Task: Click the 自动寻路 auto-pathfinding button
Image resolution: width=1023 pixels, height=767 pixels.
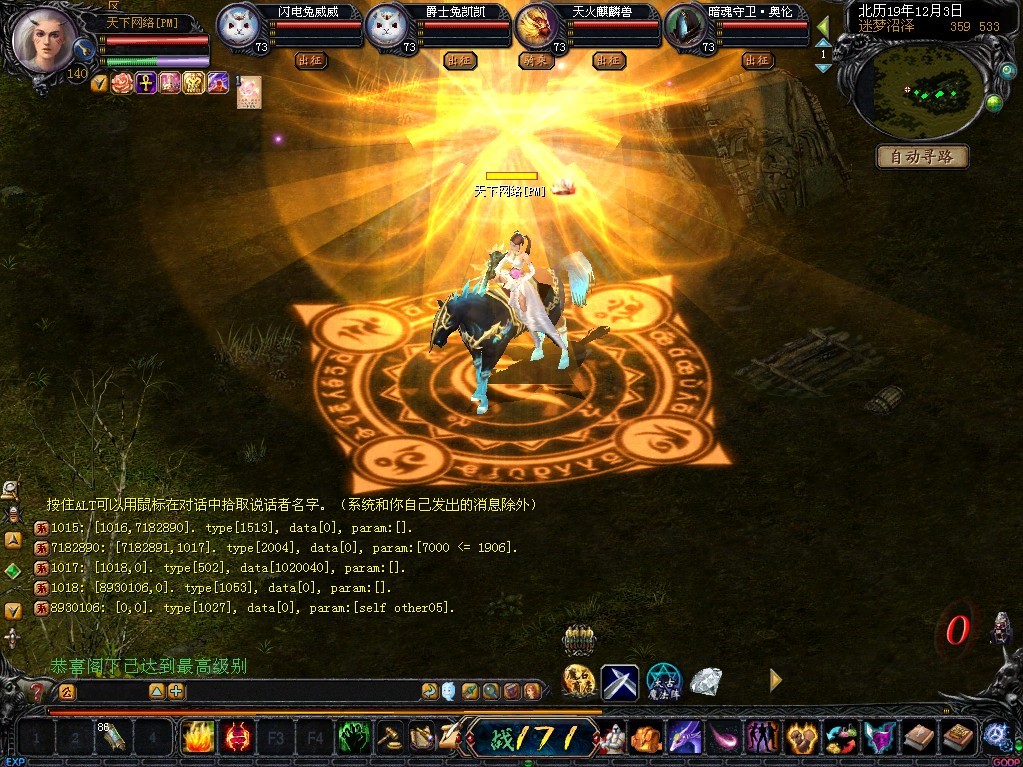Action: click(922, 157)
